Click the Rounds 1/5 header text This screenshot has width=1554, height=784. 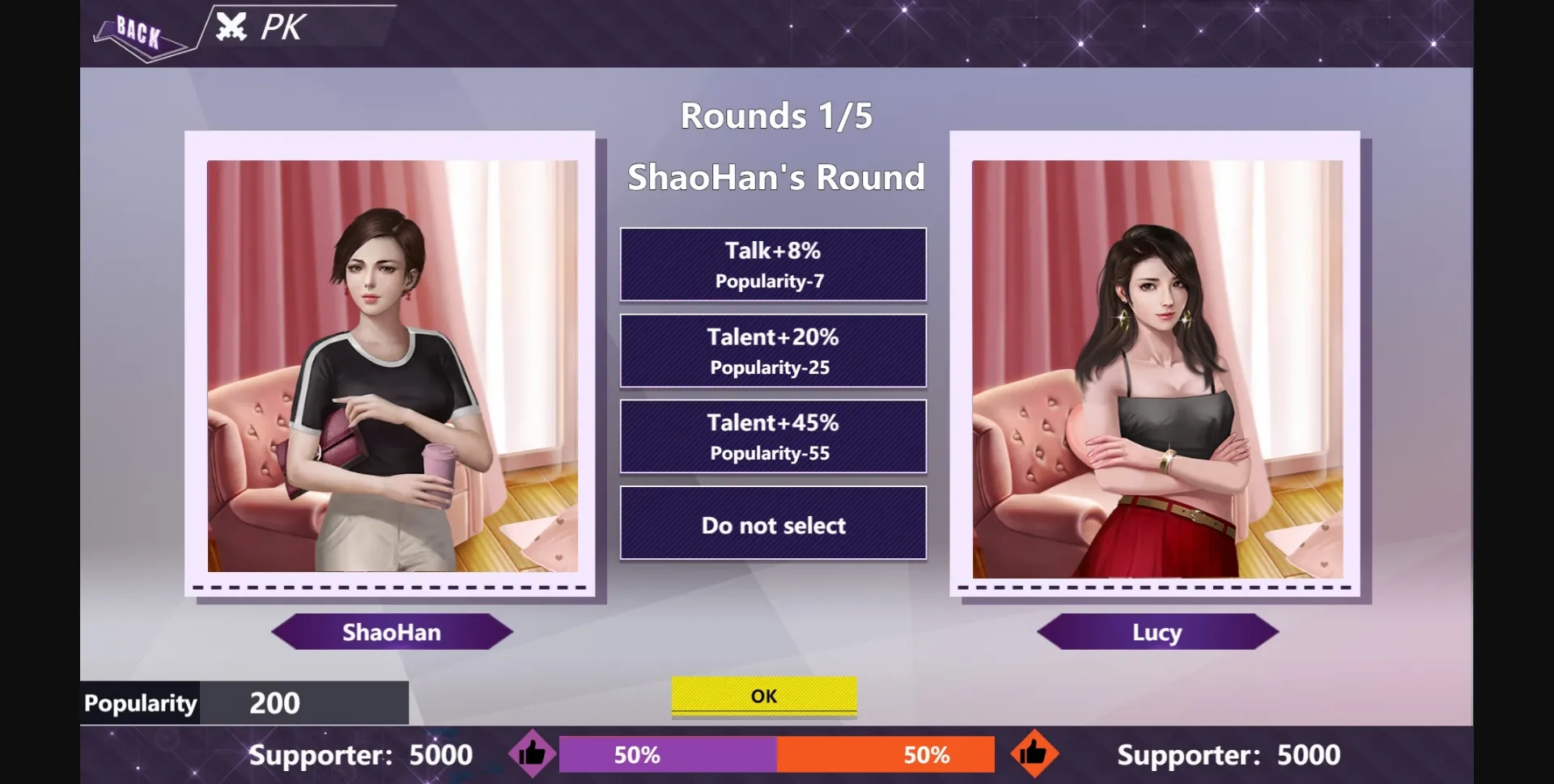pos(776,114)
